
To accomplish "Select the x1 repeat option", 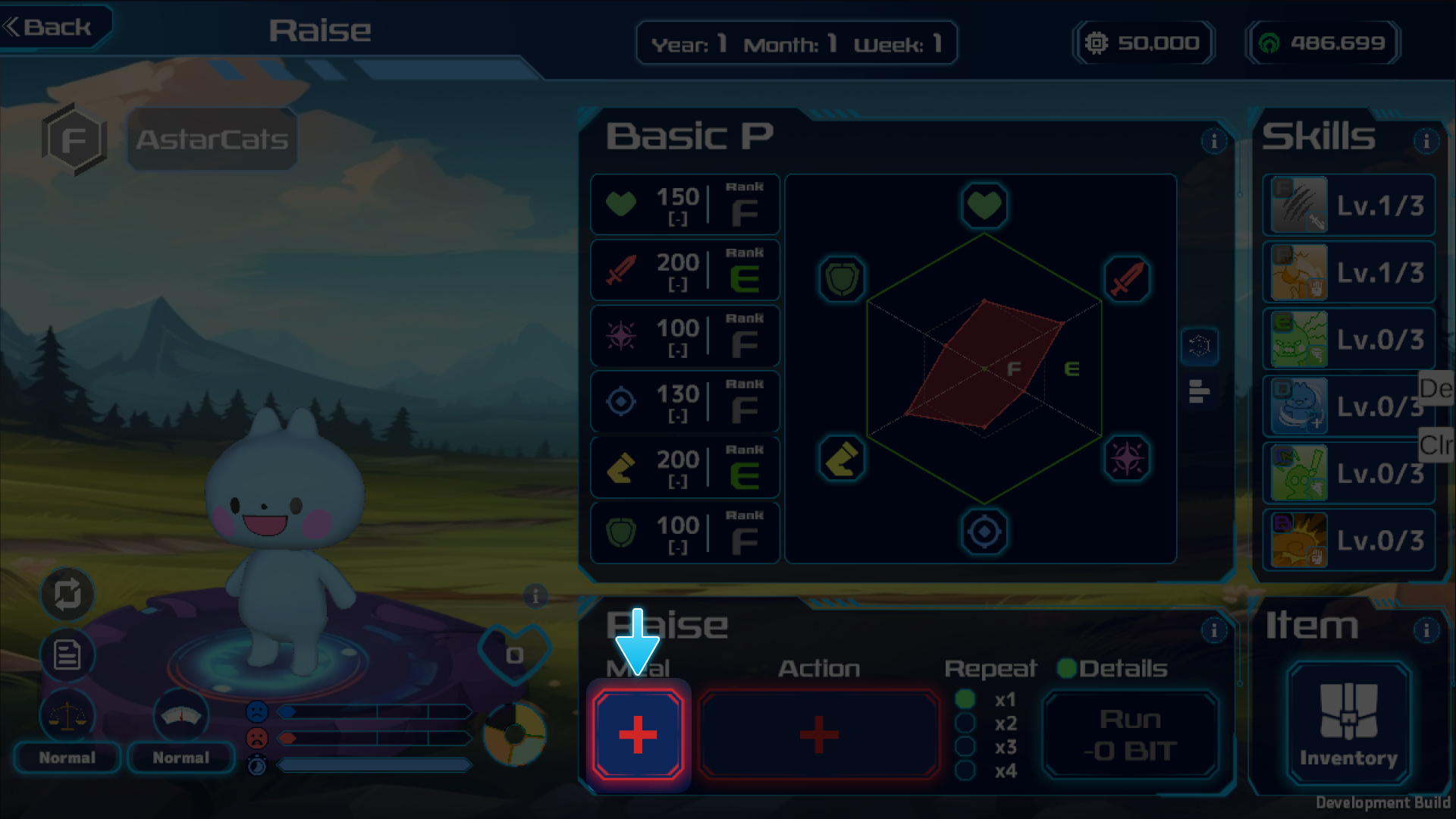I will [x=965, y=699].
